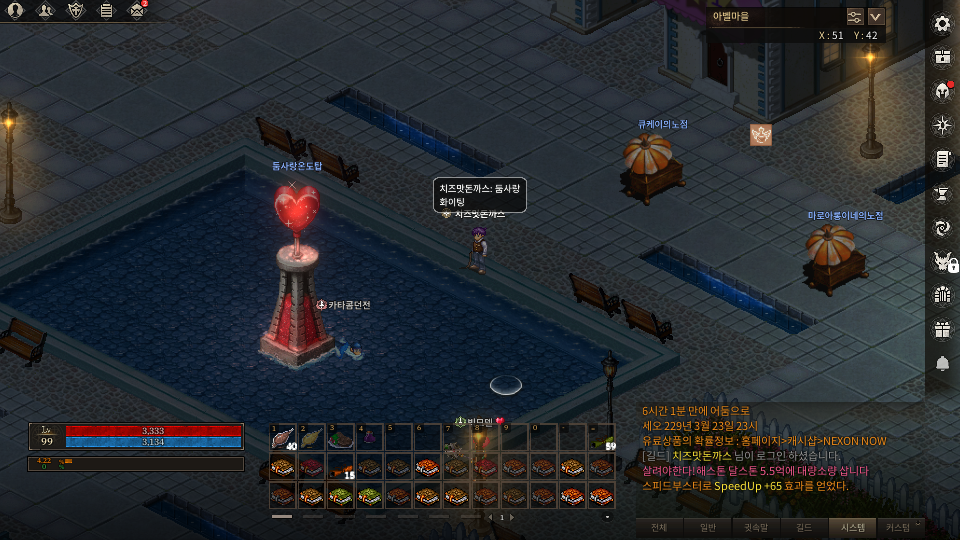The image size is (960, 540).
Task: Open the gift box icon
Action: point(941,328)
